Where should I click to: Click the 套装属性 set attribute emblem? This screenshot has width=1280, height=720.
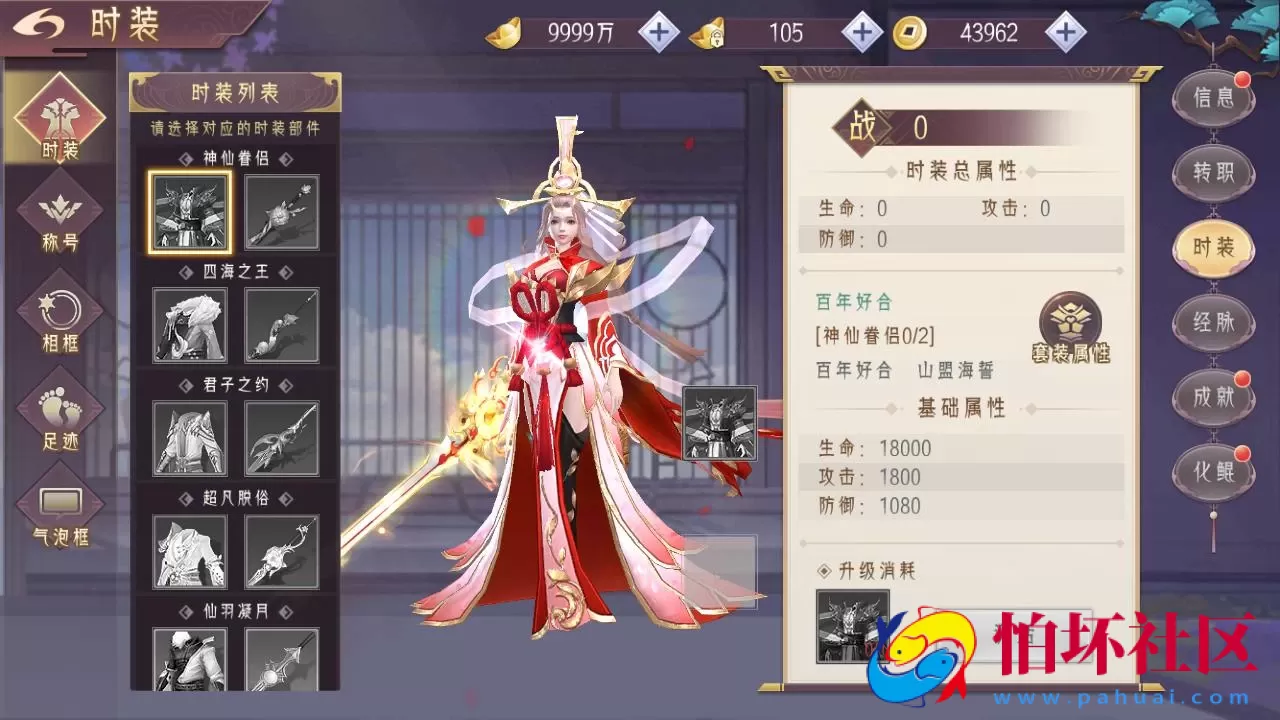(x=1069, y=325)
